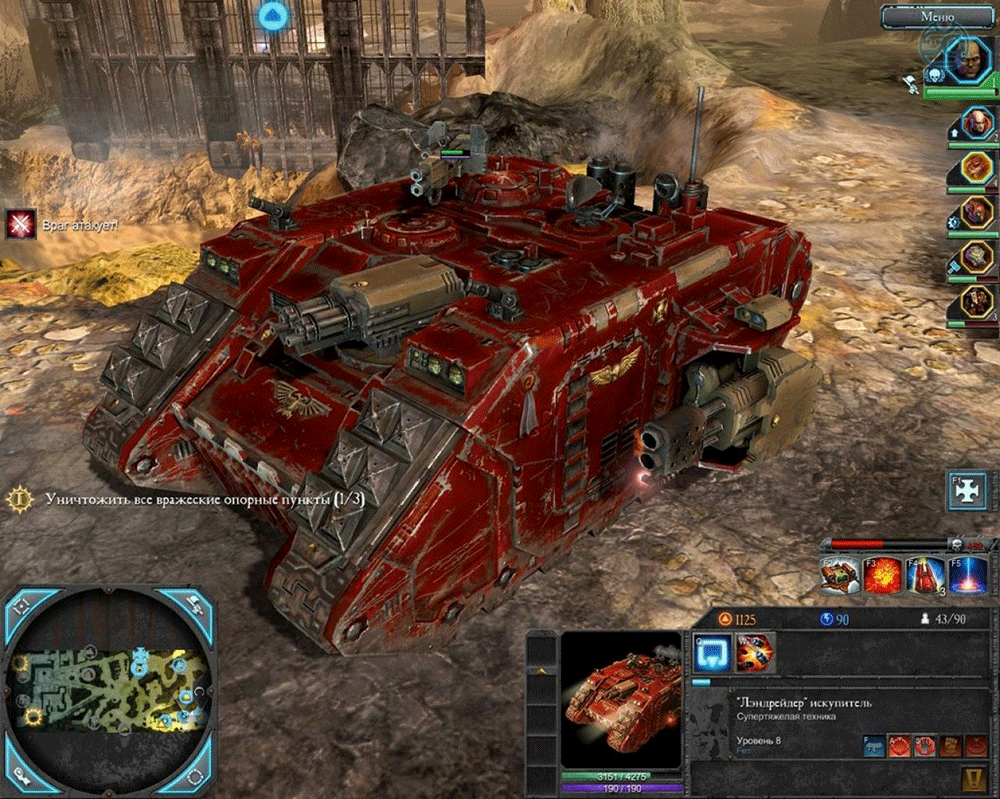Viewport: 1000px width, 799px height.
Task: Use the Q unload transport ability
Action: click(710, 652)
